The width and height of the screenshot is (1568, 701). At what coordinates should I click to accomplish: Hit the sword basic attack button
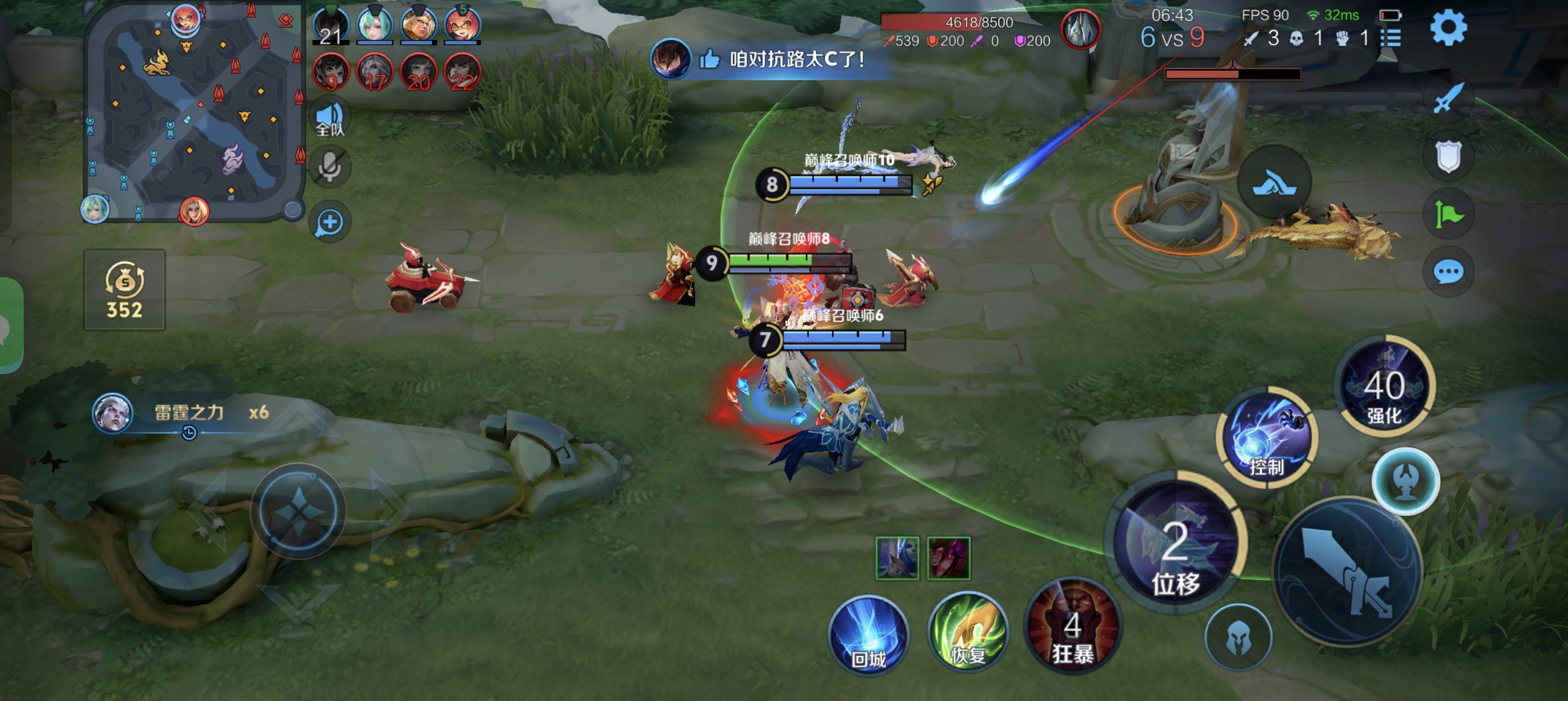1349,571
